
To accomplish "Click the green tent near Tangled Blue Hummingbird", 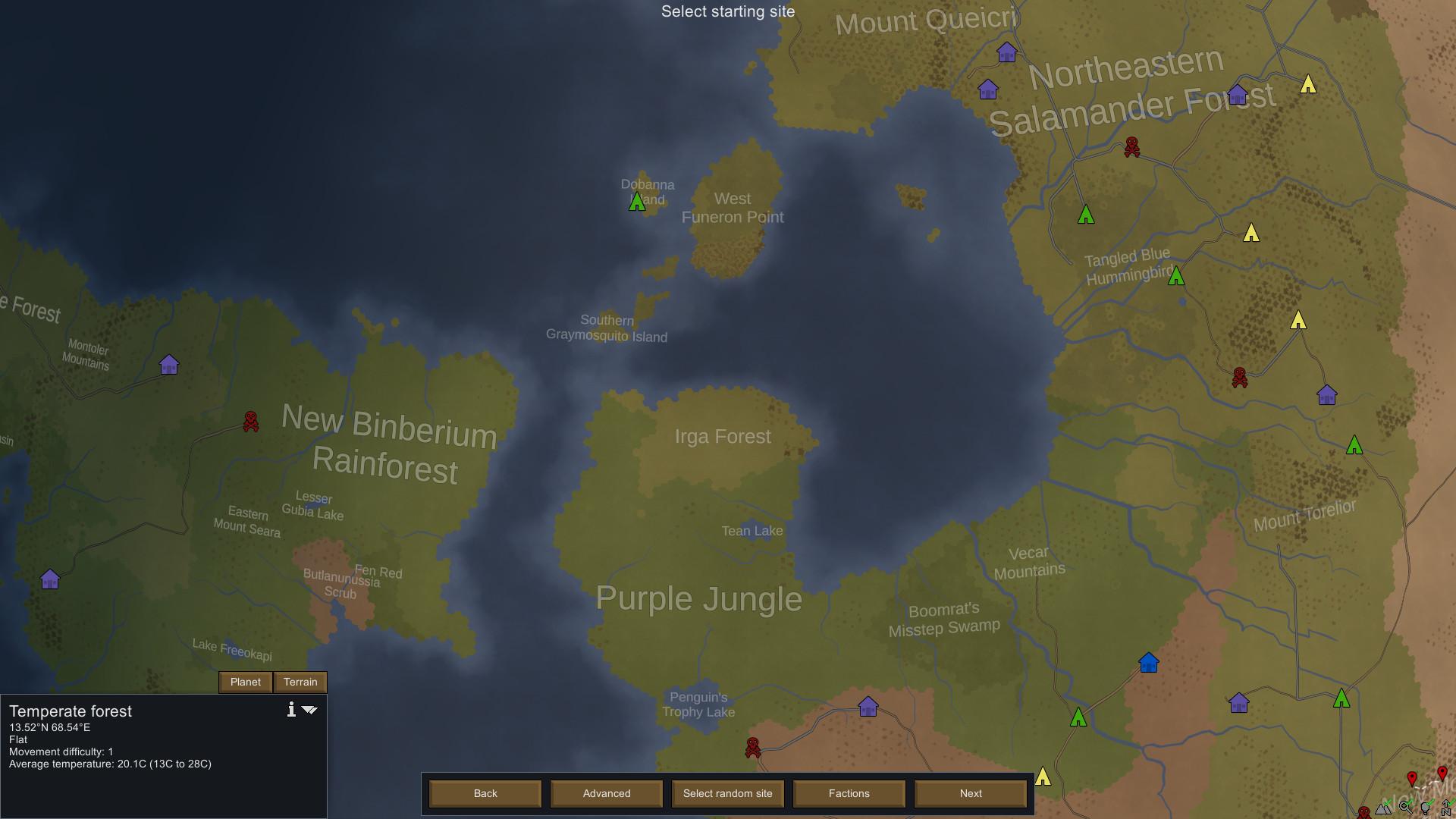I will 1178,277.
